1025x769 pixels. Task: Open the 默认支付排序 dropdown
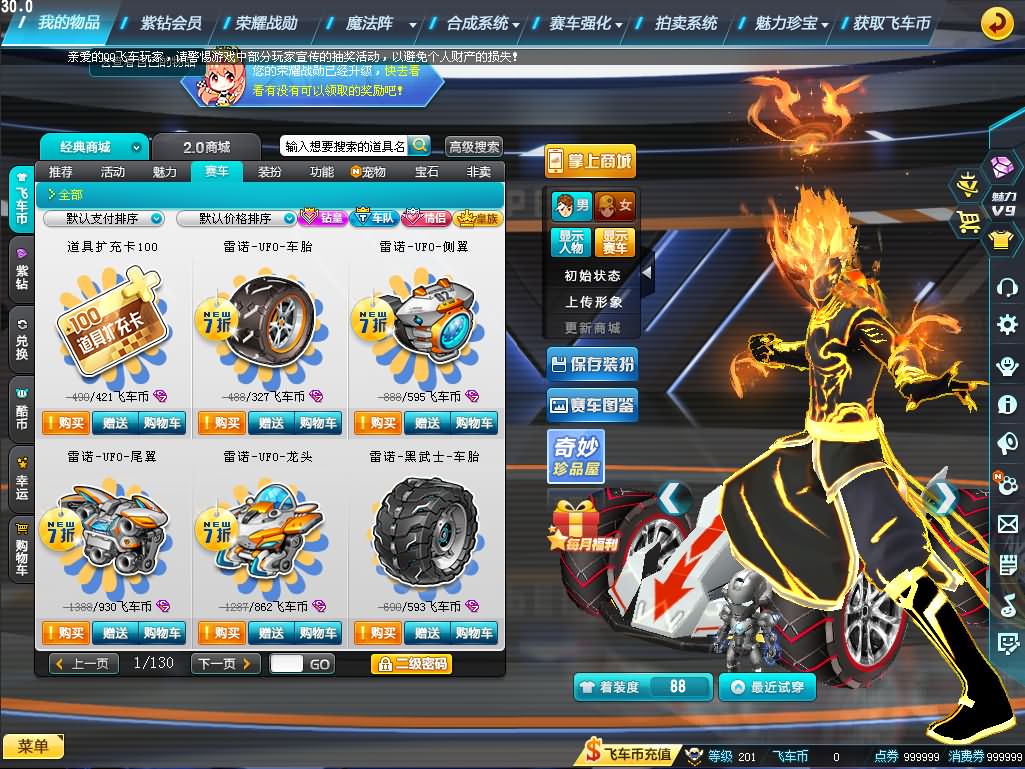coord(104,218)
